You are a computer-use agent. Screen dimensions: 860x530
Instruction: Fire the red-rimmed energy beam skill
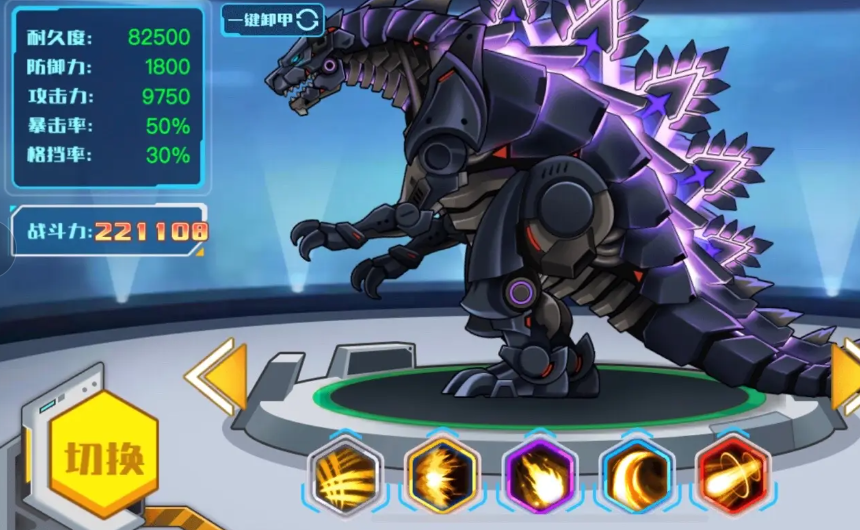pyautogui.click(x=733, y=476)
